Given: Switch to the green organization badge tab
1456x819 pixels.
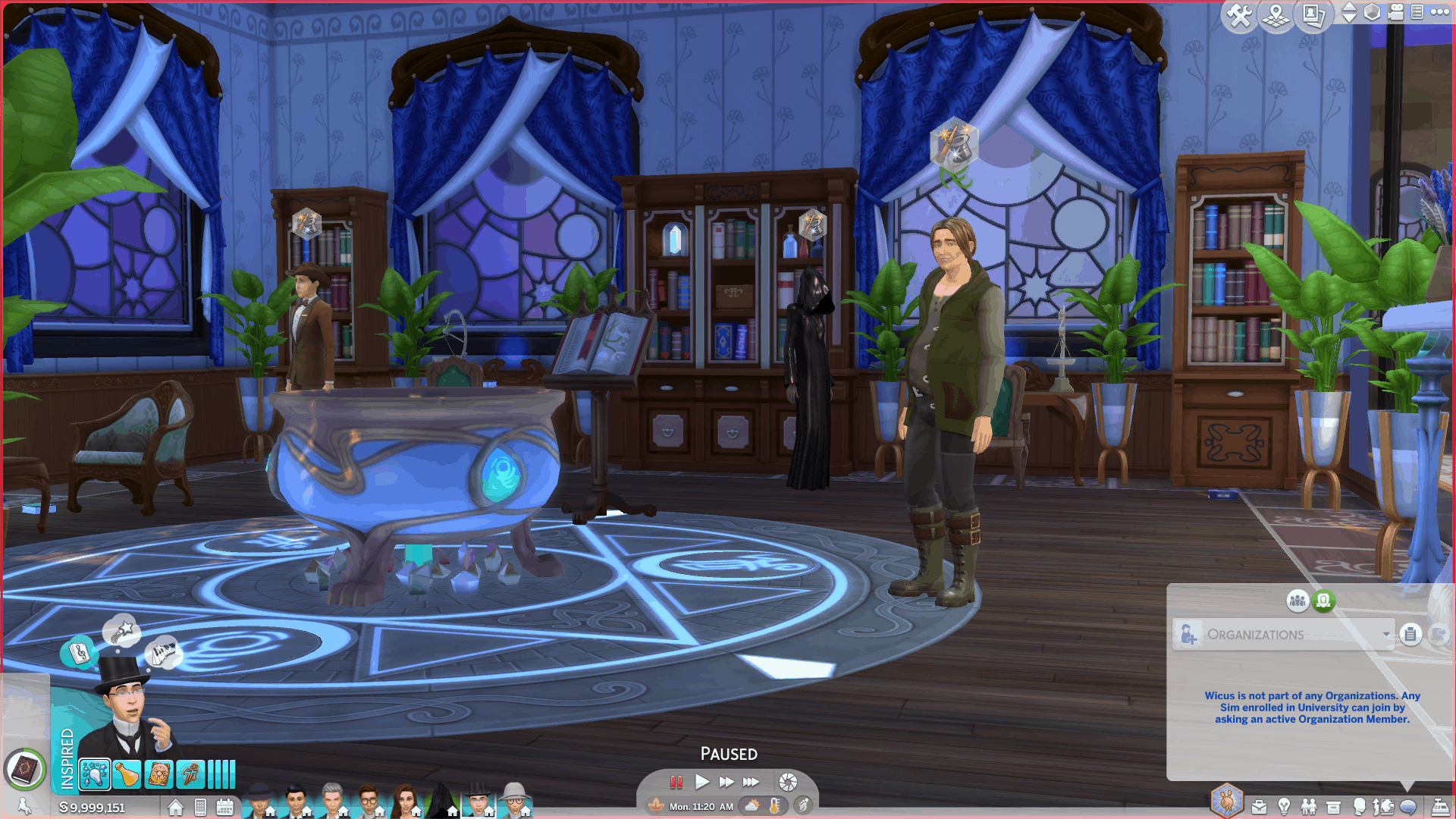Looking at the screenshot, I should pos(1323,601).
